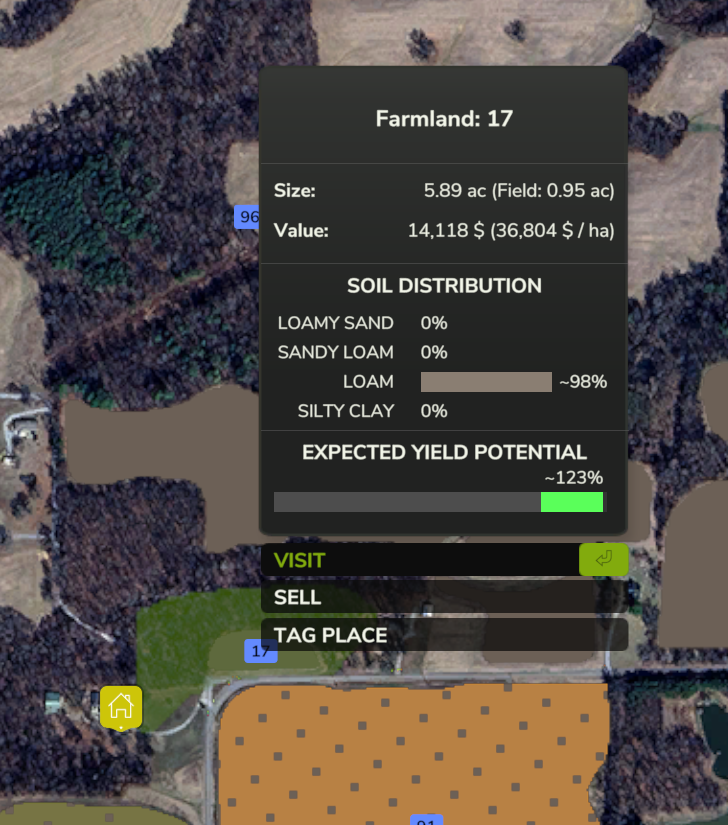Select the field 17 map marker

(x=261, y=651)
